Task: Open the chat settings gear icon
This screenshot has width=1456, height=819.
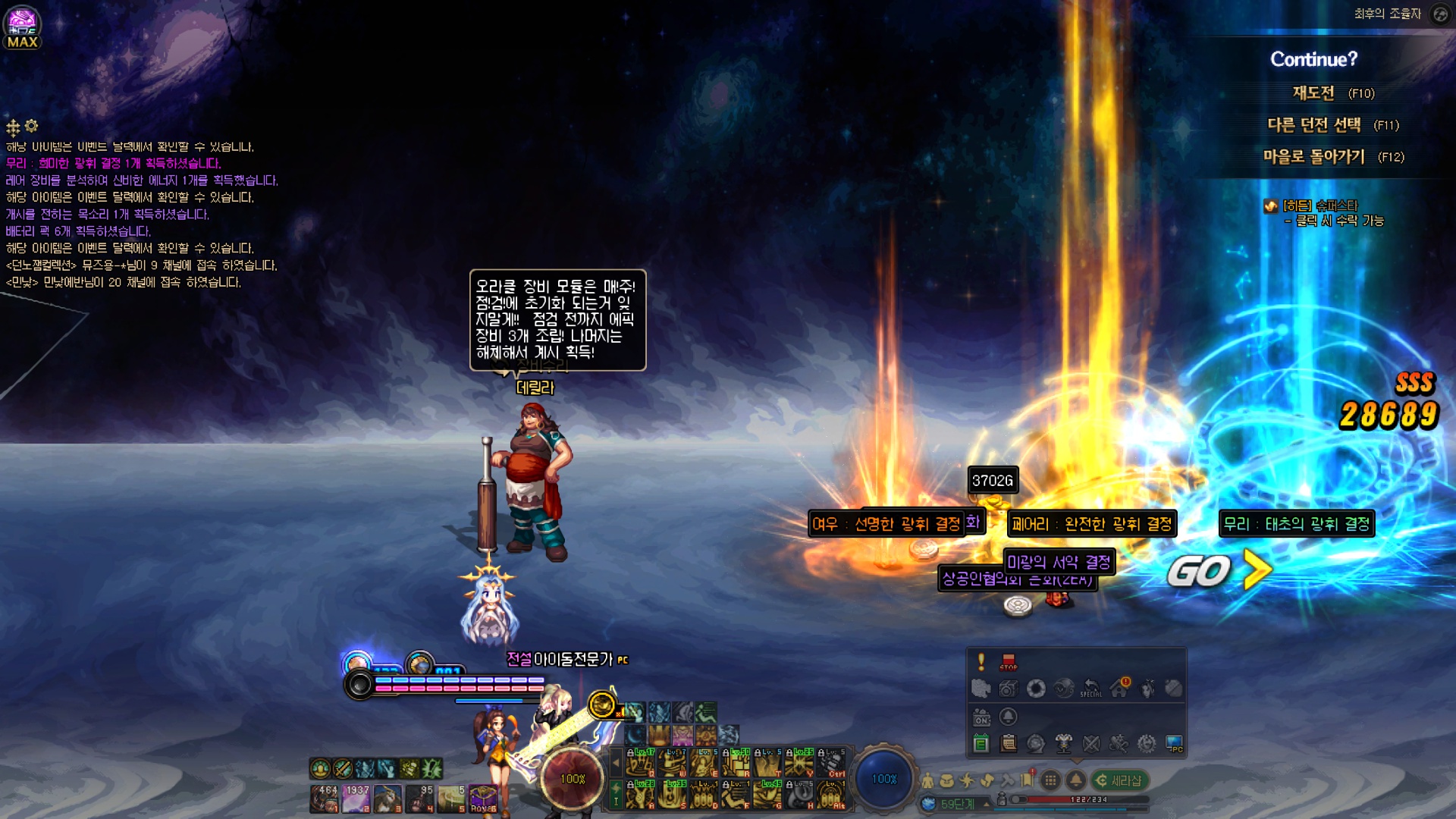Action: click(31, 126)
